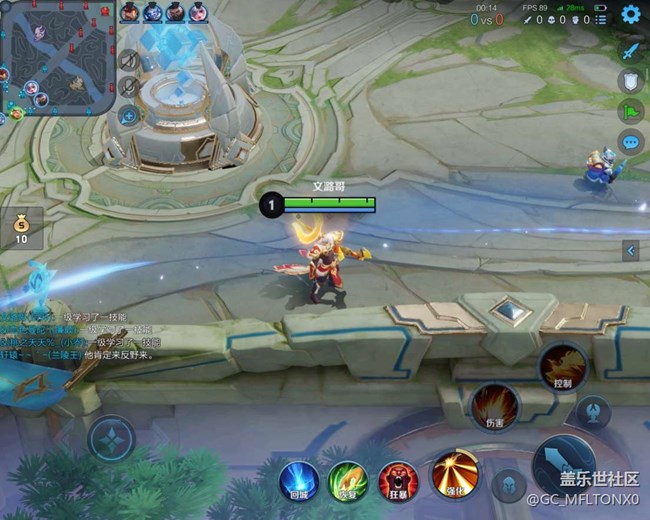
Task: Cast the 强化 skill
Action: tap(455, 473)
